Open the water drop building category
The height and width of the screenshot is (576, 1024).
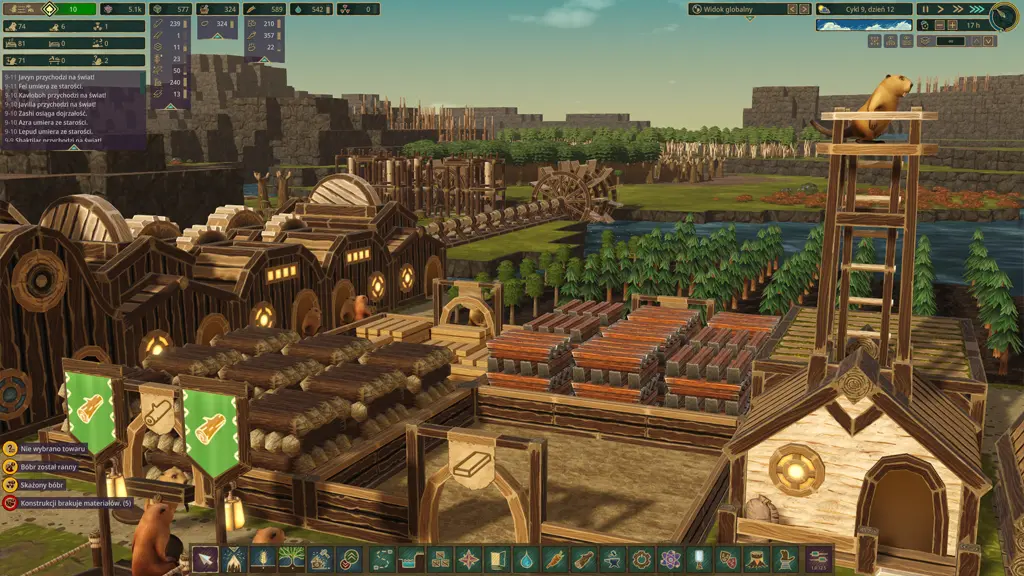525,560
